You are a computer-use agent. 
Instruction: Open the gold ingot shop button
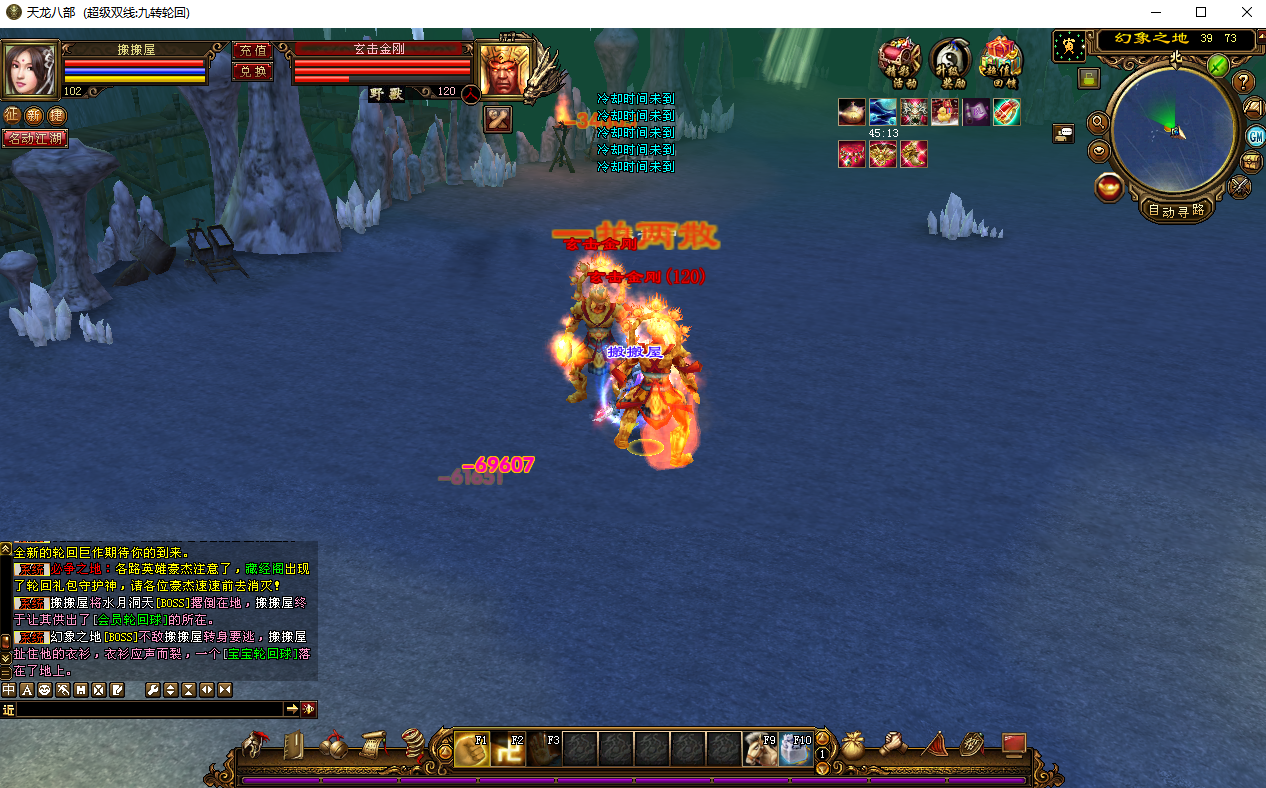[1109, 187]
